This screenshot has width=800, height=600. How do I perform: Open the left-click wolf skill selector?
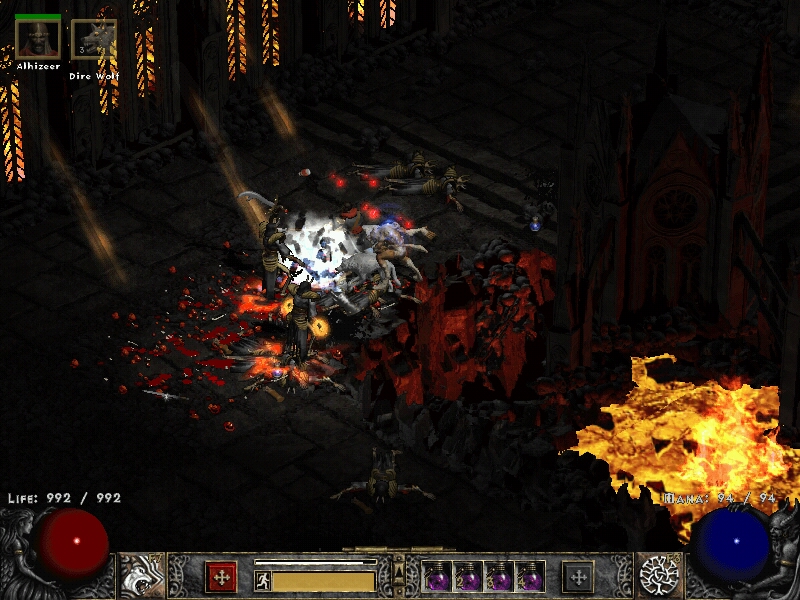tap(141, 575)
